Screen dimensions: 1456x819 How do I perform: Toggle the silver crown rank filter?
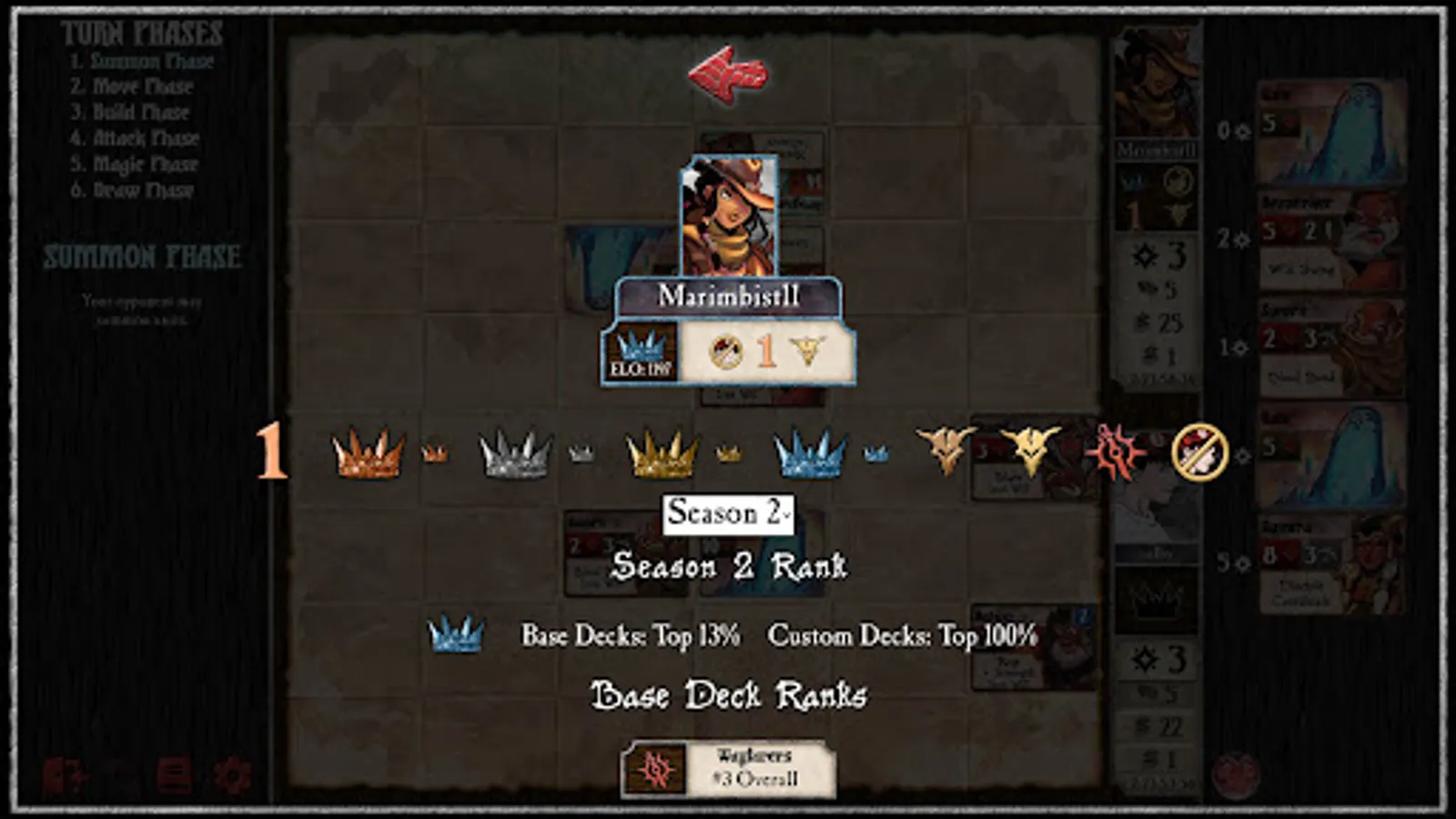pos(512,453)
